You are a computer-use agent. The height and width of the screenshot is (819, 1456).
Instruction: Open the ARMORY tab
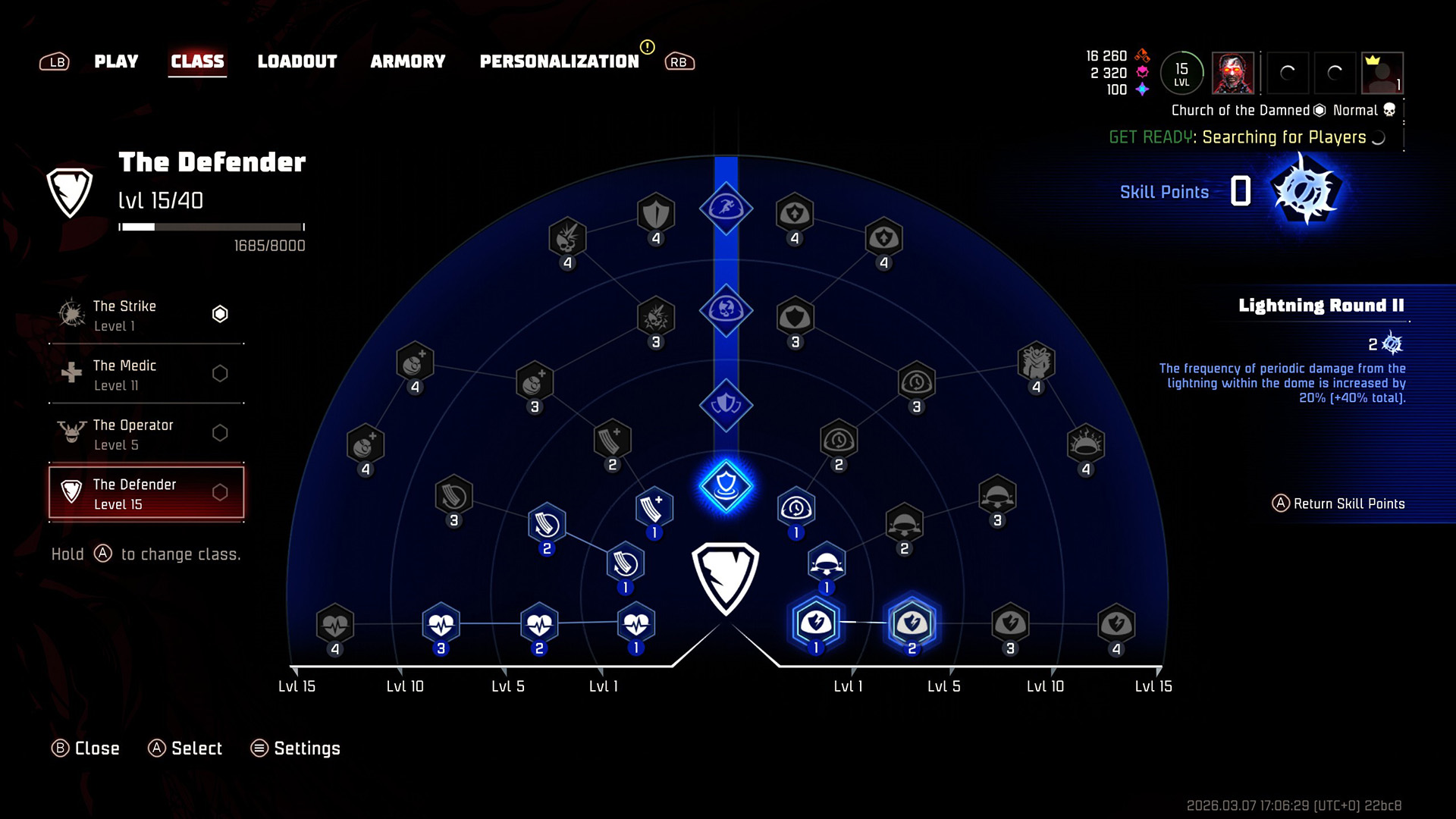point(408,61)
